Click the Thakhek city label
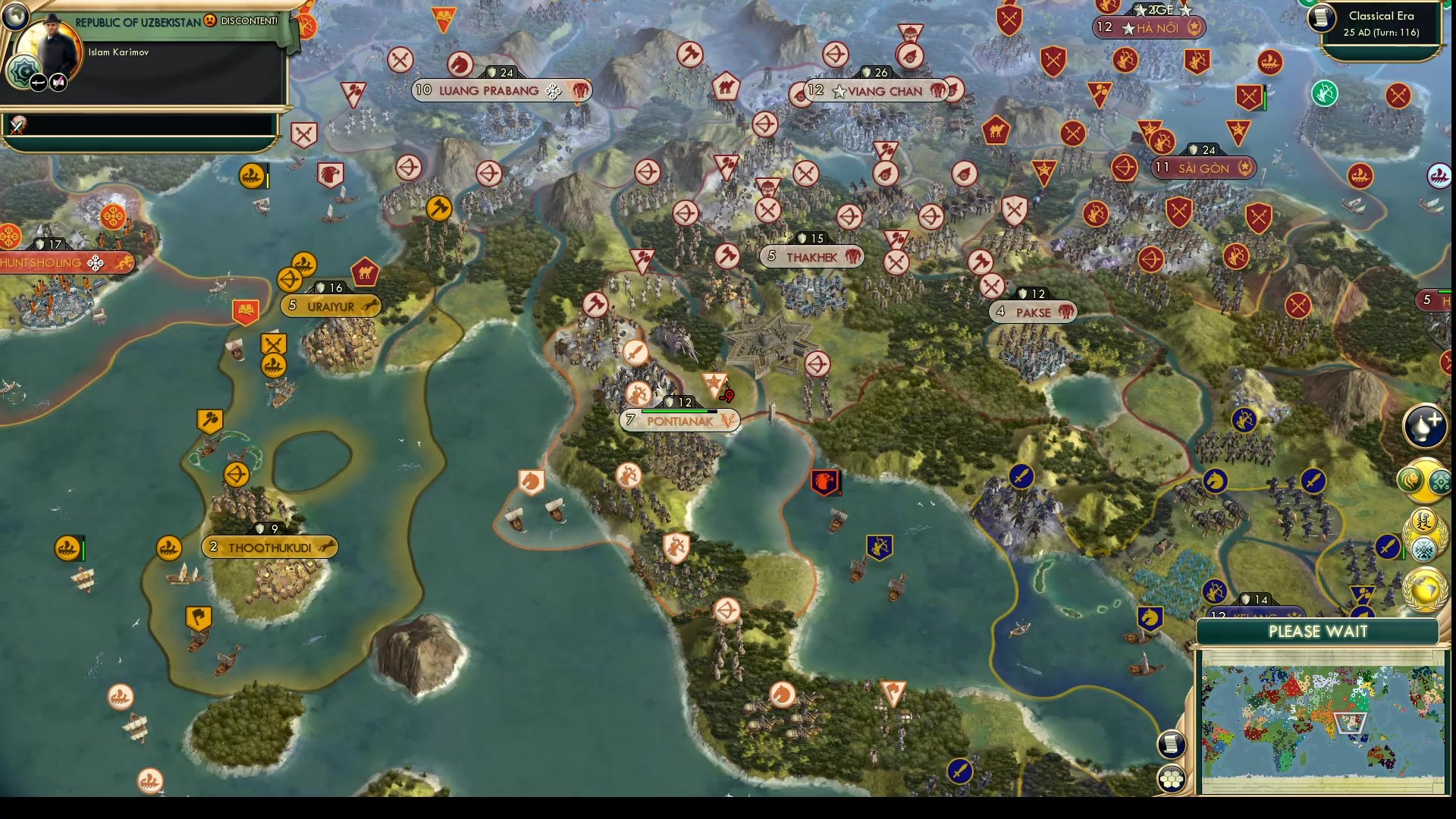The width and height of the screenshot is (1456, 819). pyautogui.click(x=812, y=256)
